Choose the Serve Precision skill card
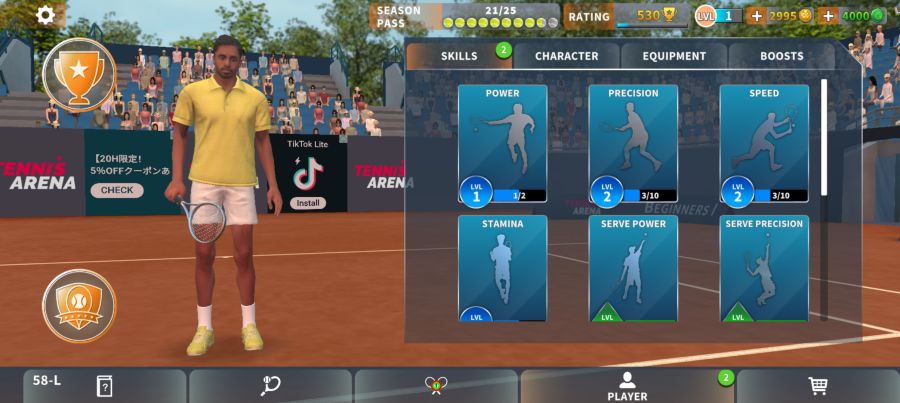 pyautogui.click(x=764, y=268)
